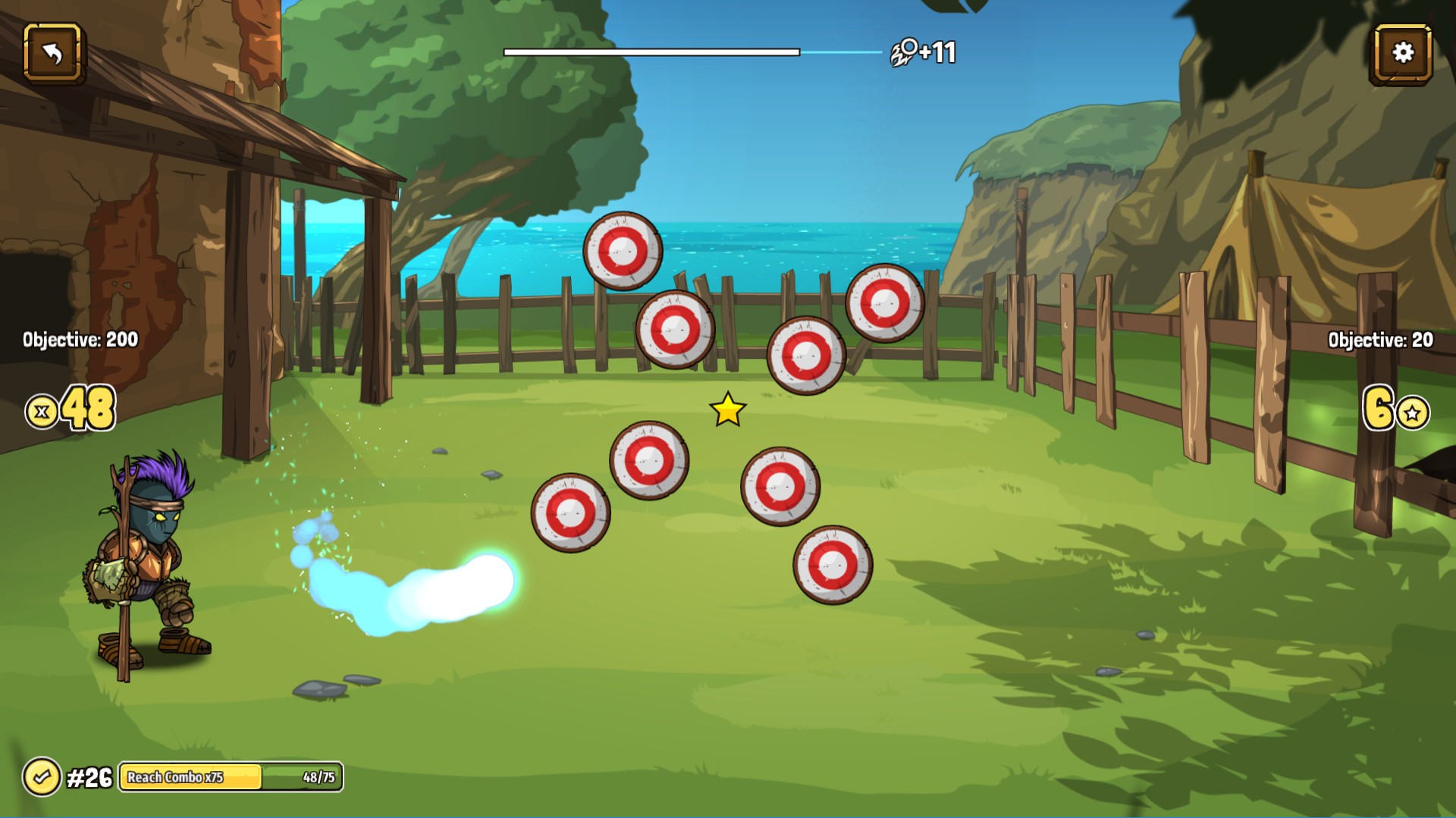Click the coin icon next to 48

coord(42,409)
